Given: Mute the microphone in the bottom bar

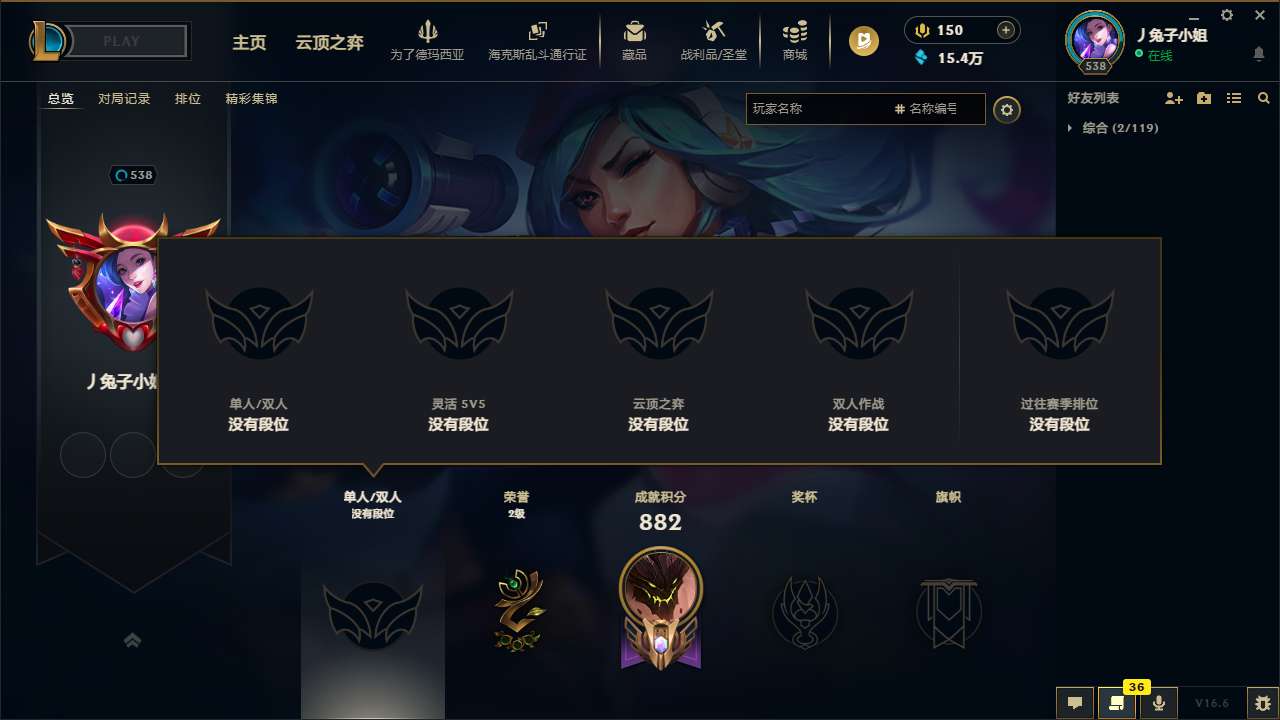Looking at the screenshot, I should coord(1159,702).
